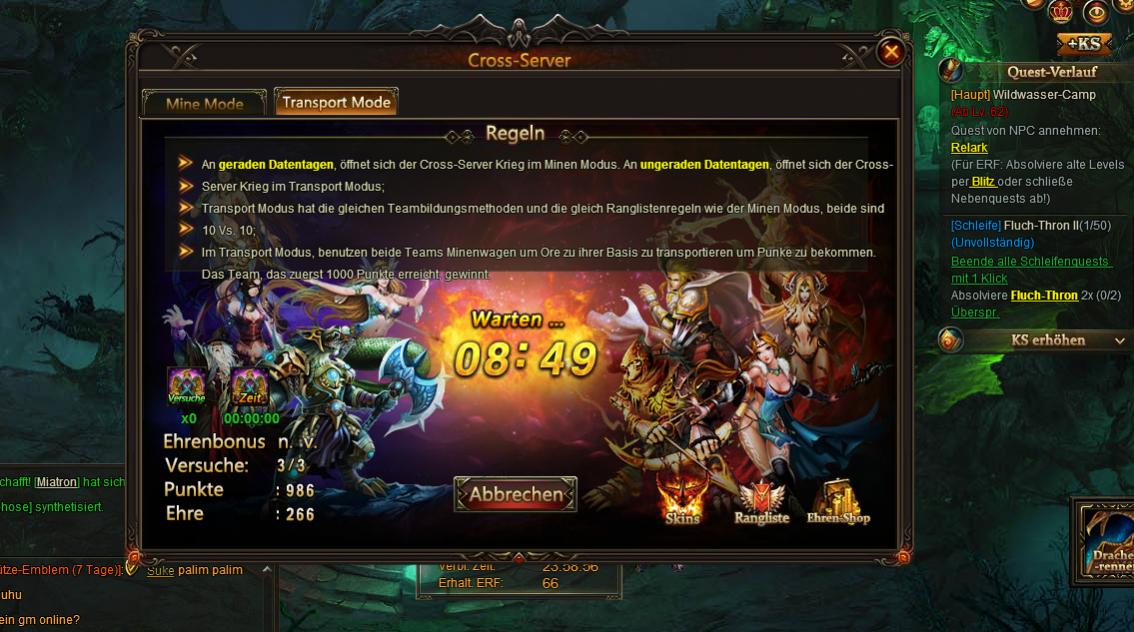Viewport: 1134px width, 632px height.
Task: Click the crown icon in top bar
Action: pyautogui.click(x=1061, y=11)
